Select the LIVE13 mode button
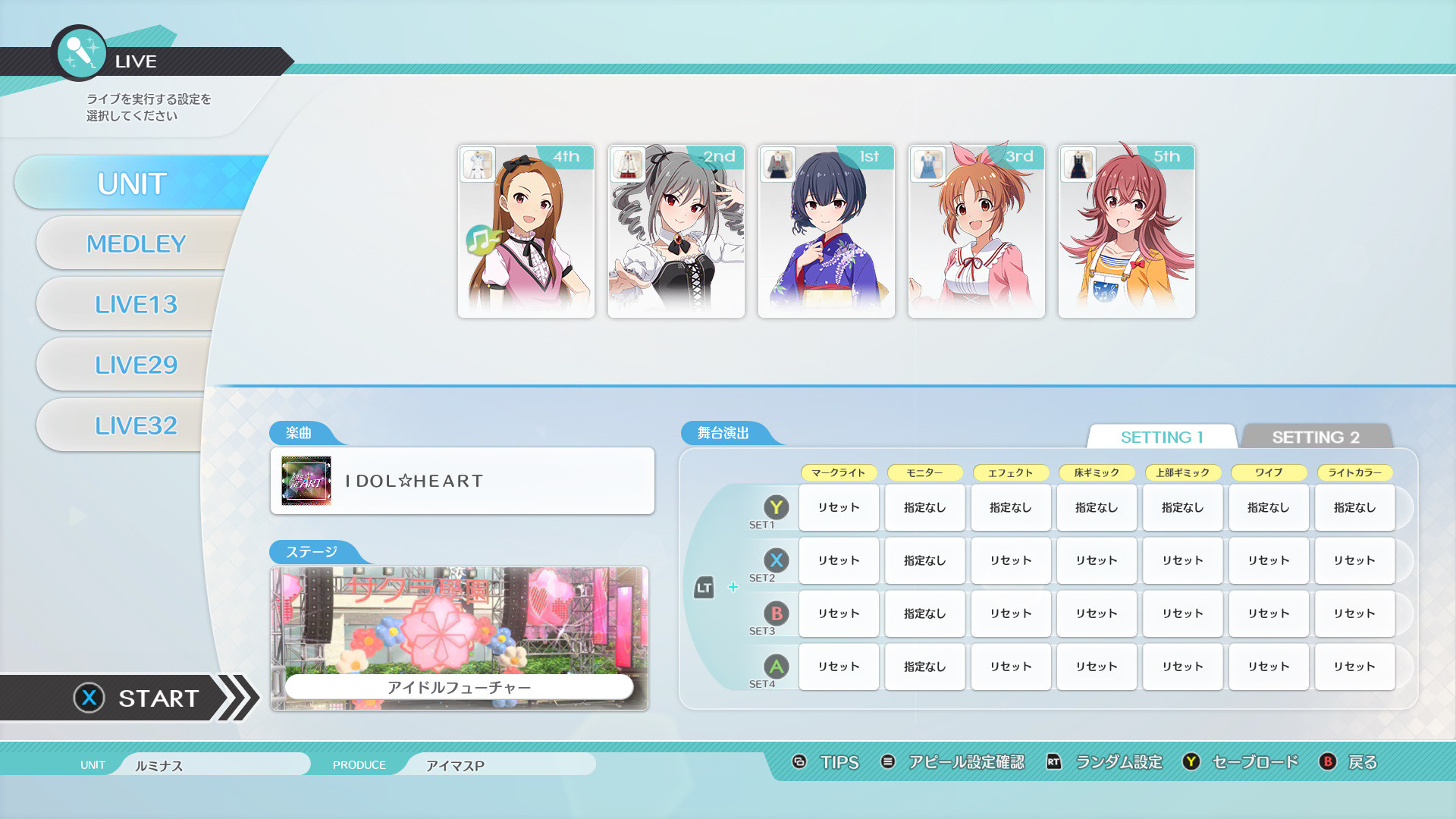Viewport: 1456px width, 819px height. coord(136,303)
